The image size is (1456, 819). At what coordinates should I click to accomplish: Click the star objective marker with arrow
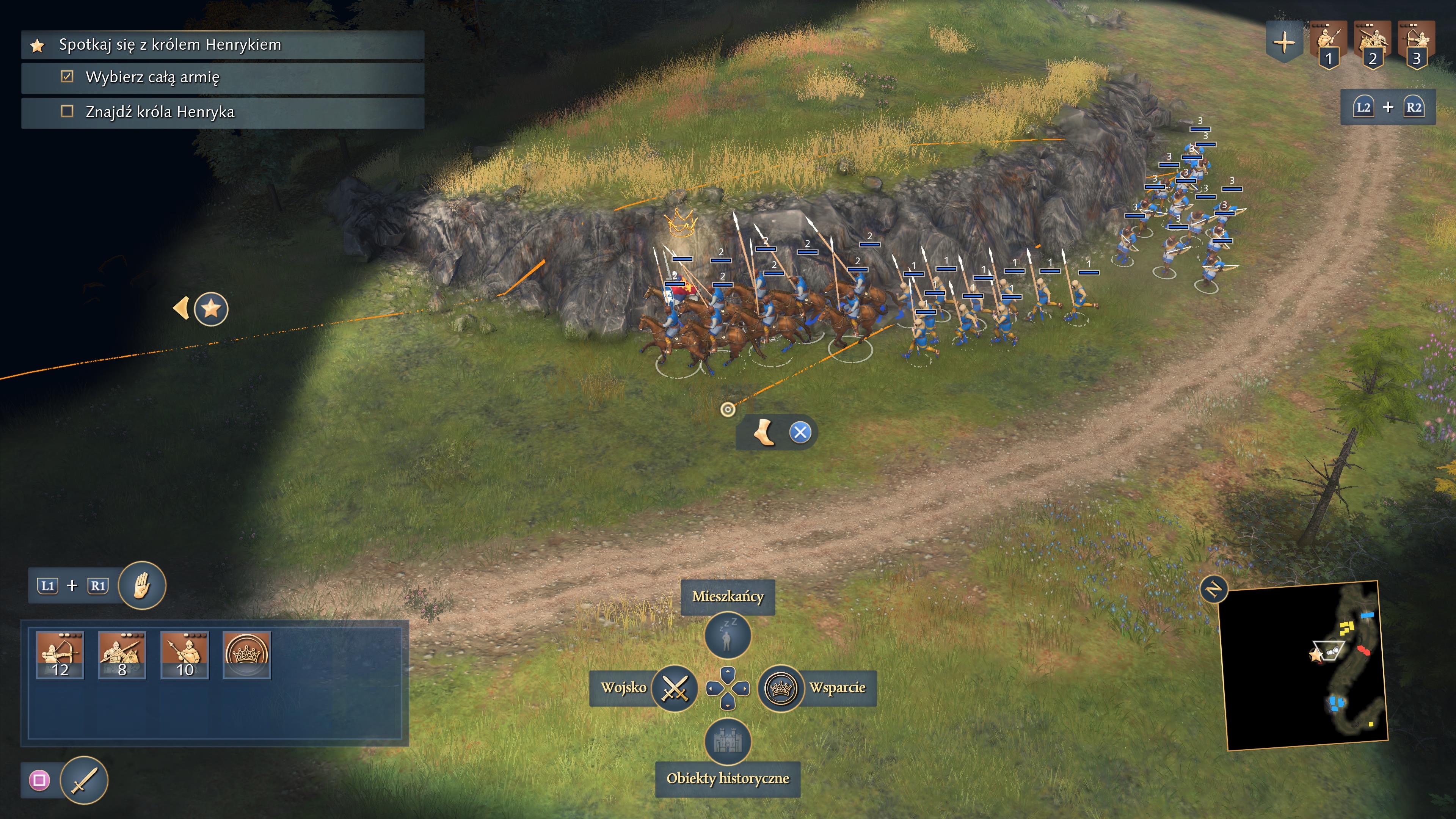[210, 309]
